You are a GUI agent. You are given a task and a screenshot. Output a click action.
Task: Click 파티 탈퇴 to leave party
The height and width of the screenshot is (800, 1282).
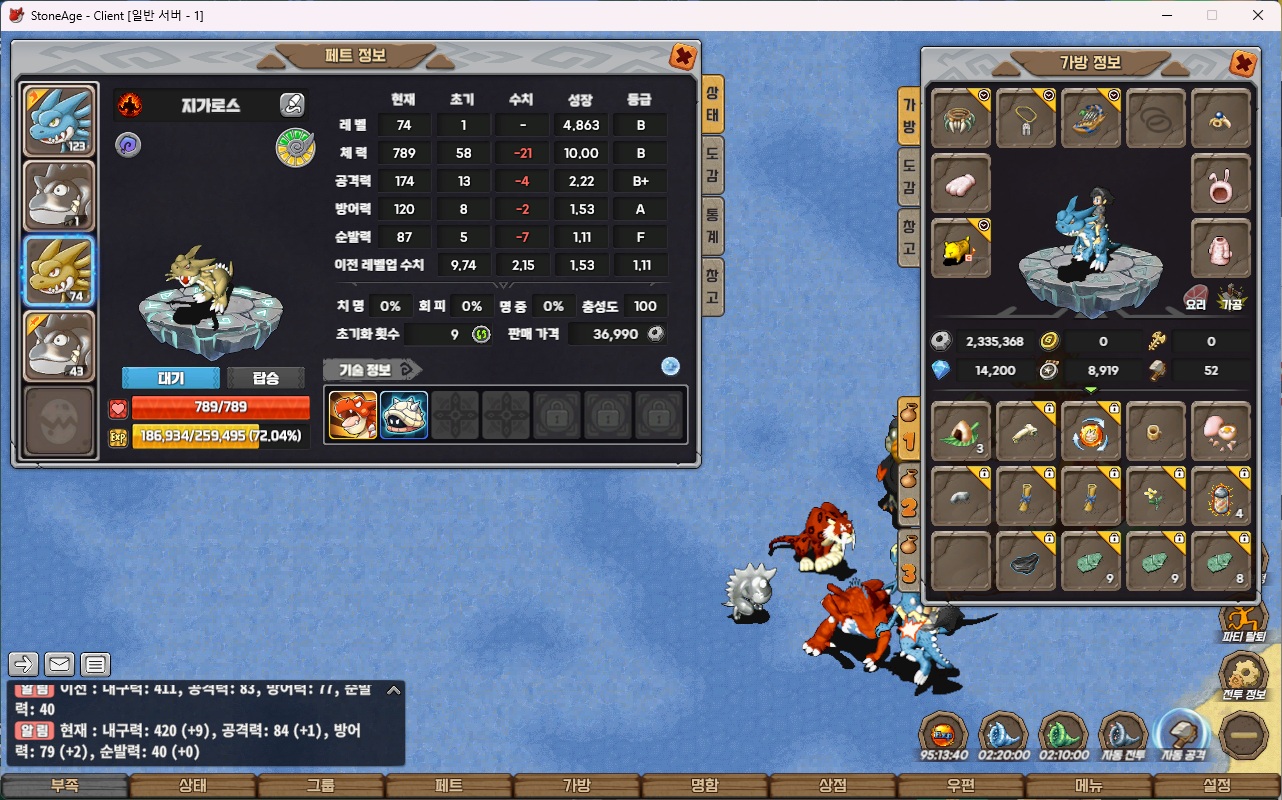(1243, 622)
